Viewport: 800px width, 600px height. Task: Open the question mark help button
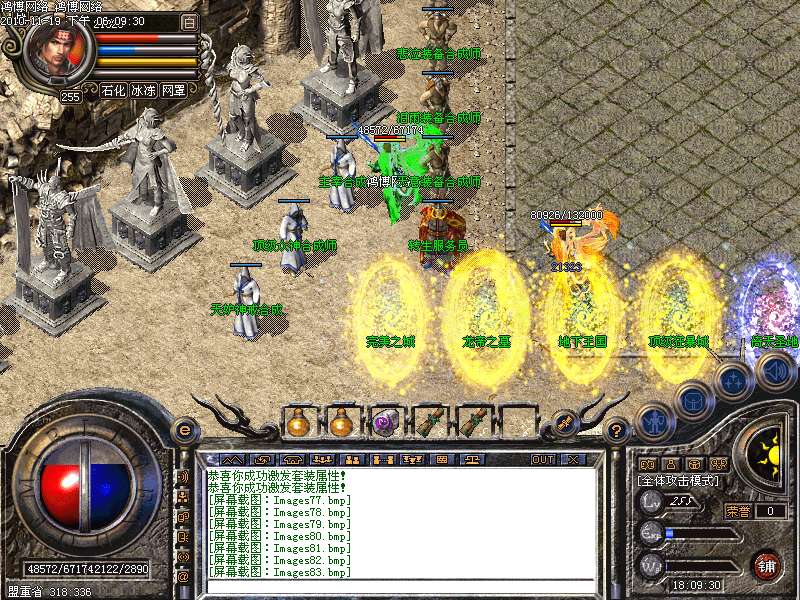[617, 430]
